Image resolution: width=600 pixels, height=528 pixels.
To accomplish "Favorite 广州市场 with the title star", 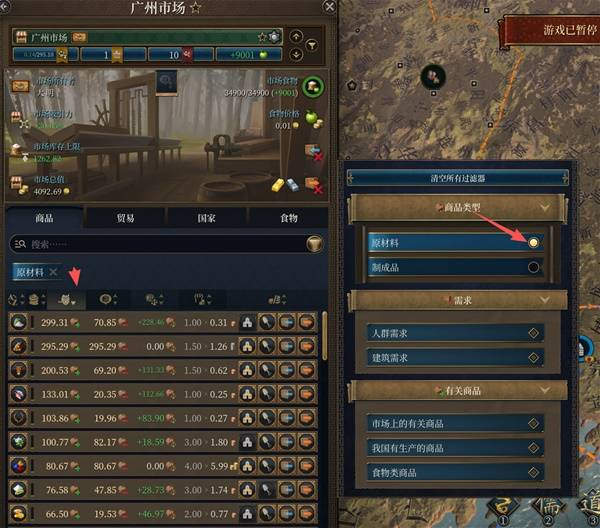I will coord(195,8).
